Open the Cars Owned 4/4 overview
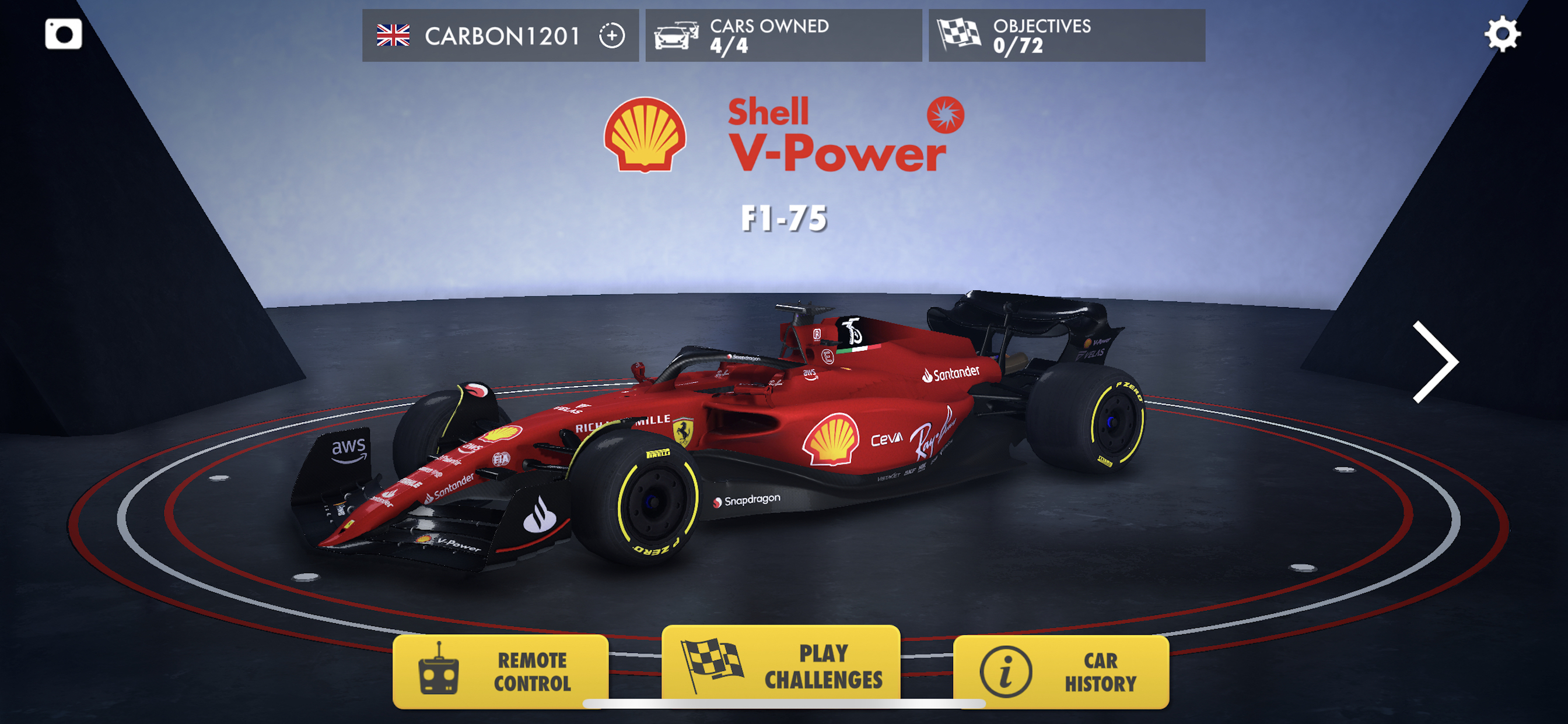Screen dimensions: 1568x724 click(781, 36)
